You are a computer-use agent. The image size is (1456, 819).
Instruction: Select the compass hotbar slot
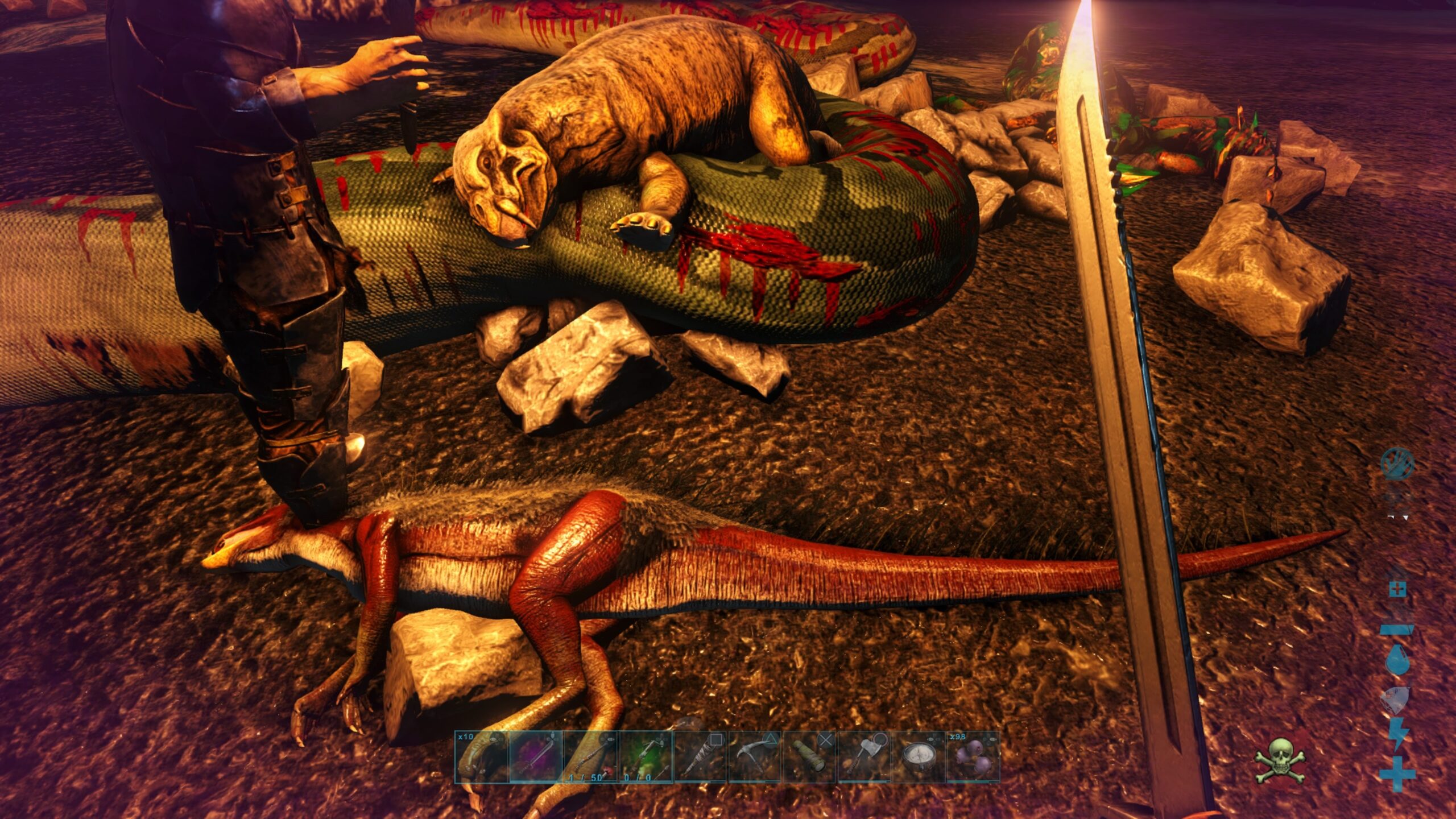pos(918,757)
